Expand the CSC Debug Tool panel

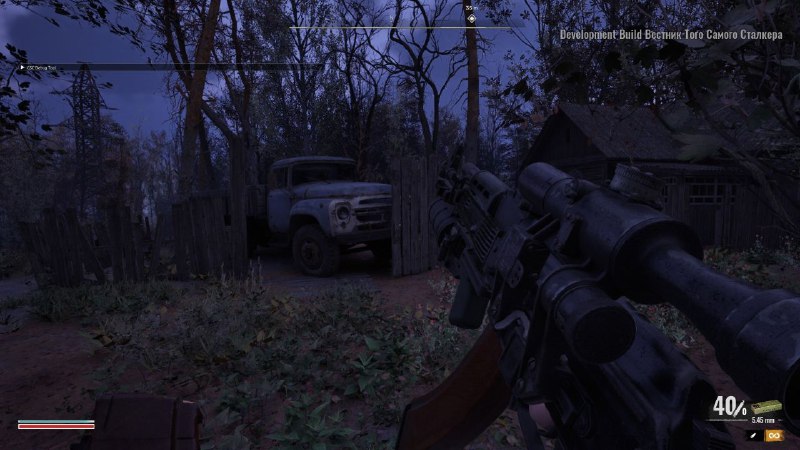(22, 67)
